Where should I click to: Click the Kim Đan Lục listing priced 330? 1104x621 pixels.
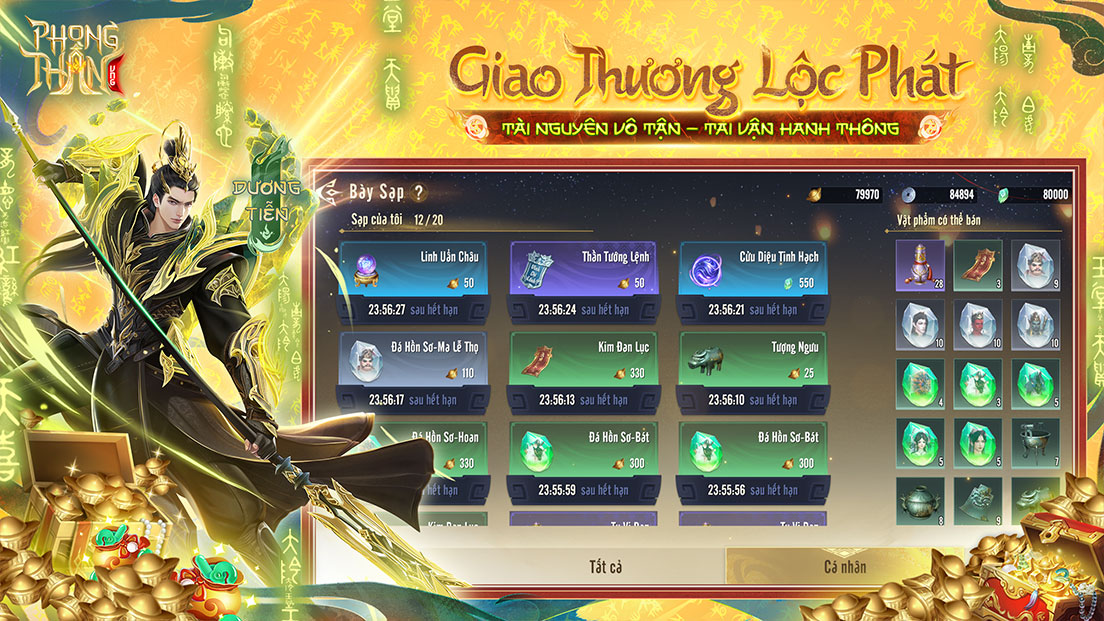(584, 370)
